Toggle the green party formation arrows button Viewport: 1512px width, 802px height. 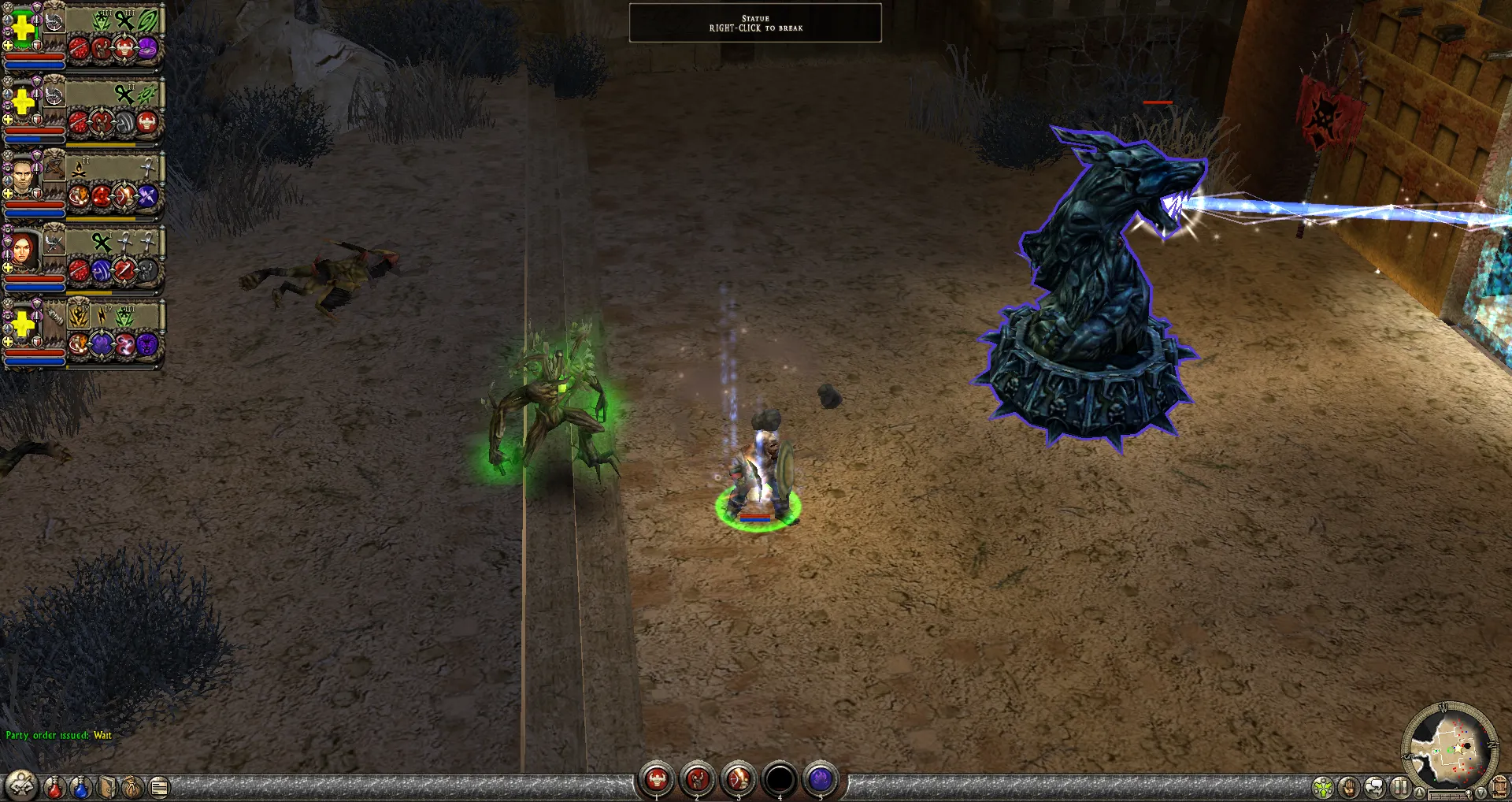pyautogui.click(x=1323, y=787)
